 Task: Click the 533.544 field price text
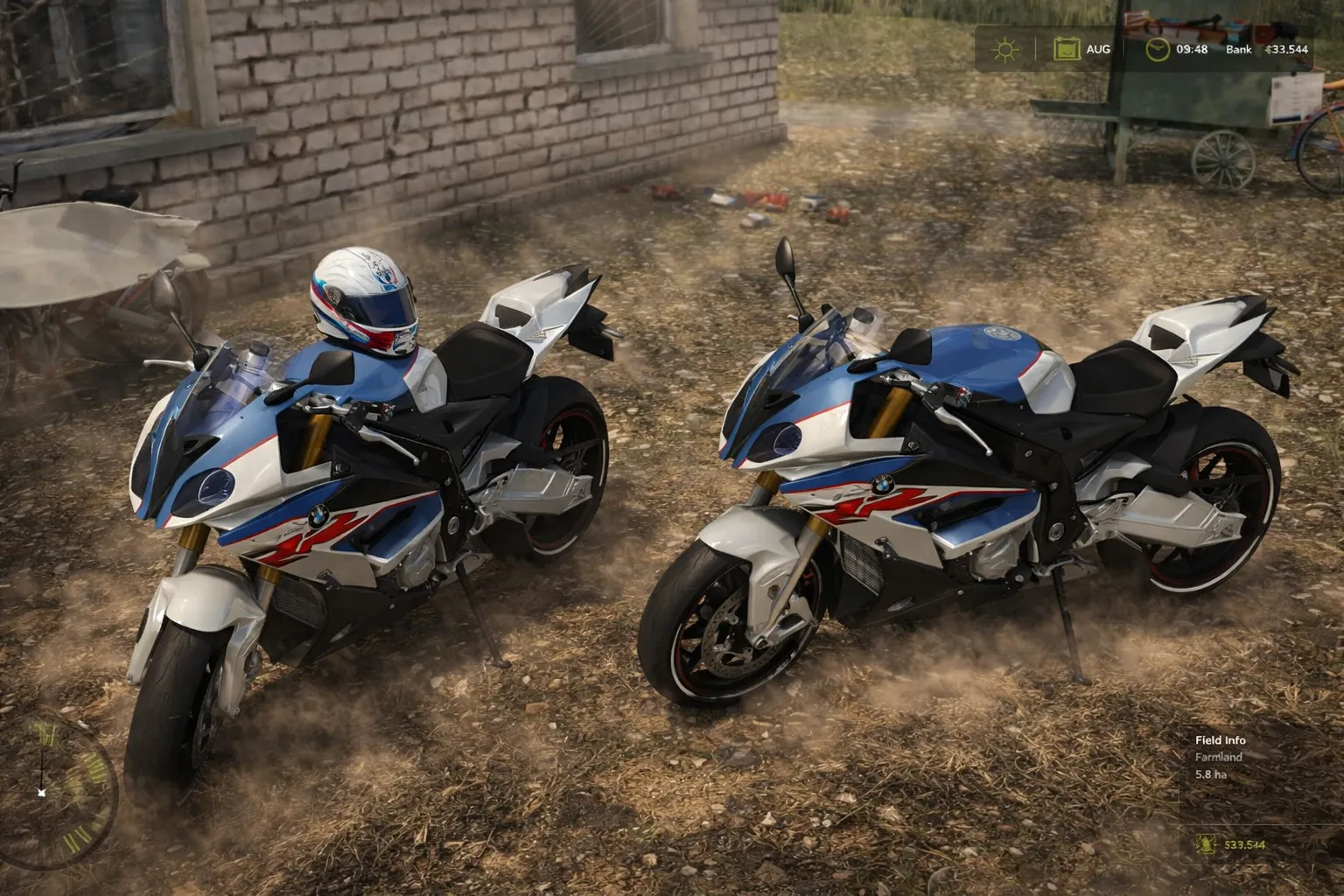1243,844
